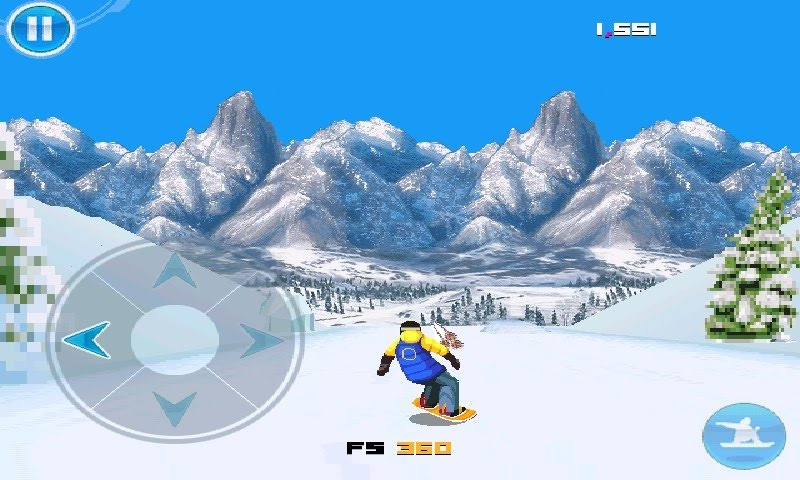
Task: Tap the down arrow on the directional pad
Action: (x=175, y=407)
